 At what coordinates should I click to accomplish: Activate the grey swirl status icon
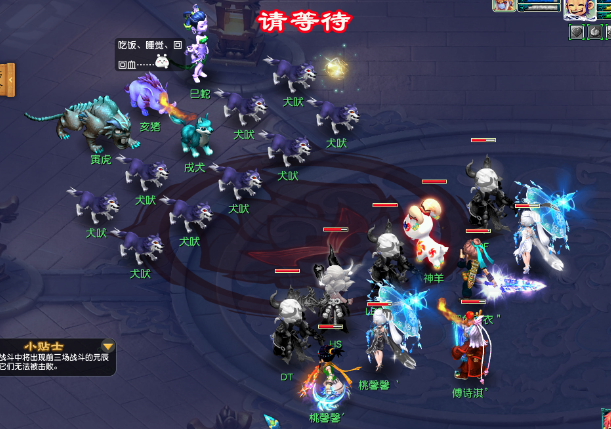point(597,32)
